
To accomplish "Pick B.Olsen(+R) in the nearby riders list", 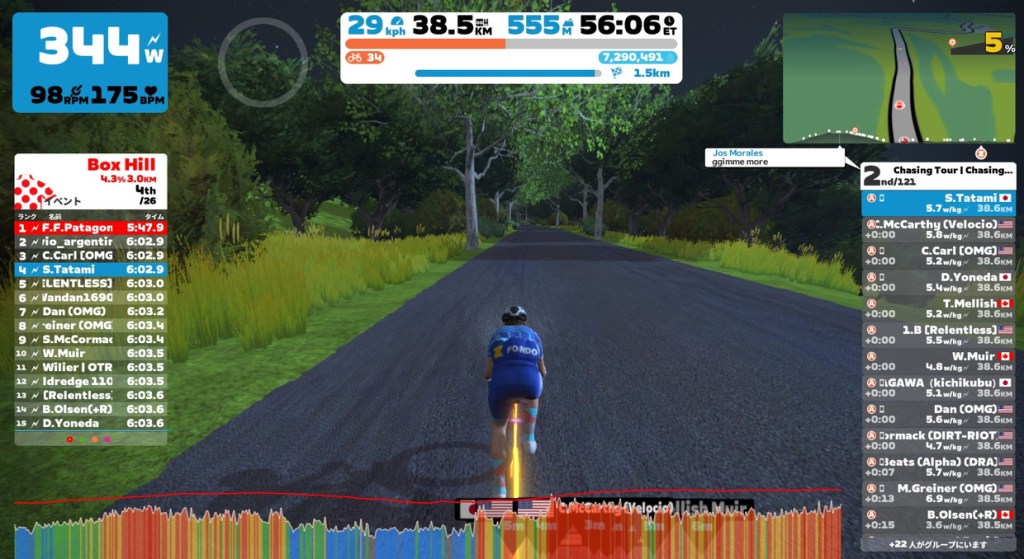I will [938, 519].
